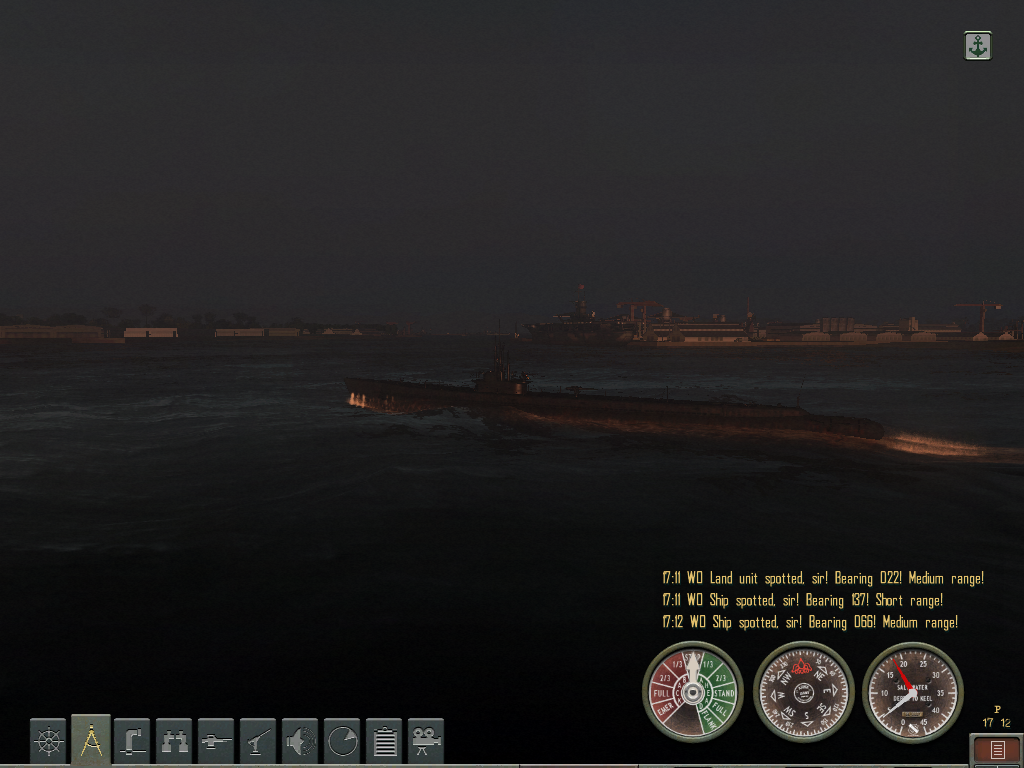The width and height of the screenshot is (1024, 768).
Task: Switch to the periscope view
Action: tap(132, 741)
